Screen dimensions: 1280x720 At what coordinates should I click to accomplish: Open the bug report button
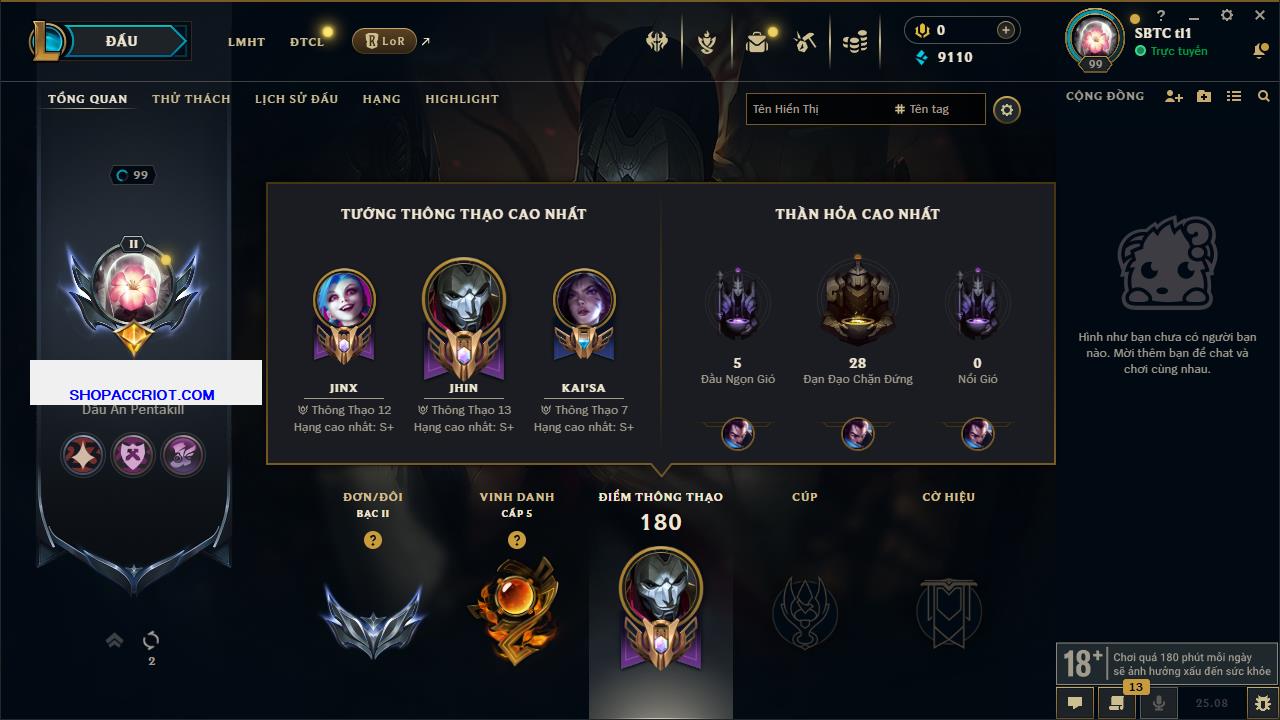point(1262,703)
